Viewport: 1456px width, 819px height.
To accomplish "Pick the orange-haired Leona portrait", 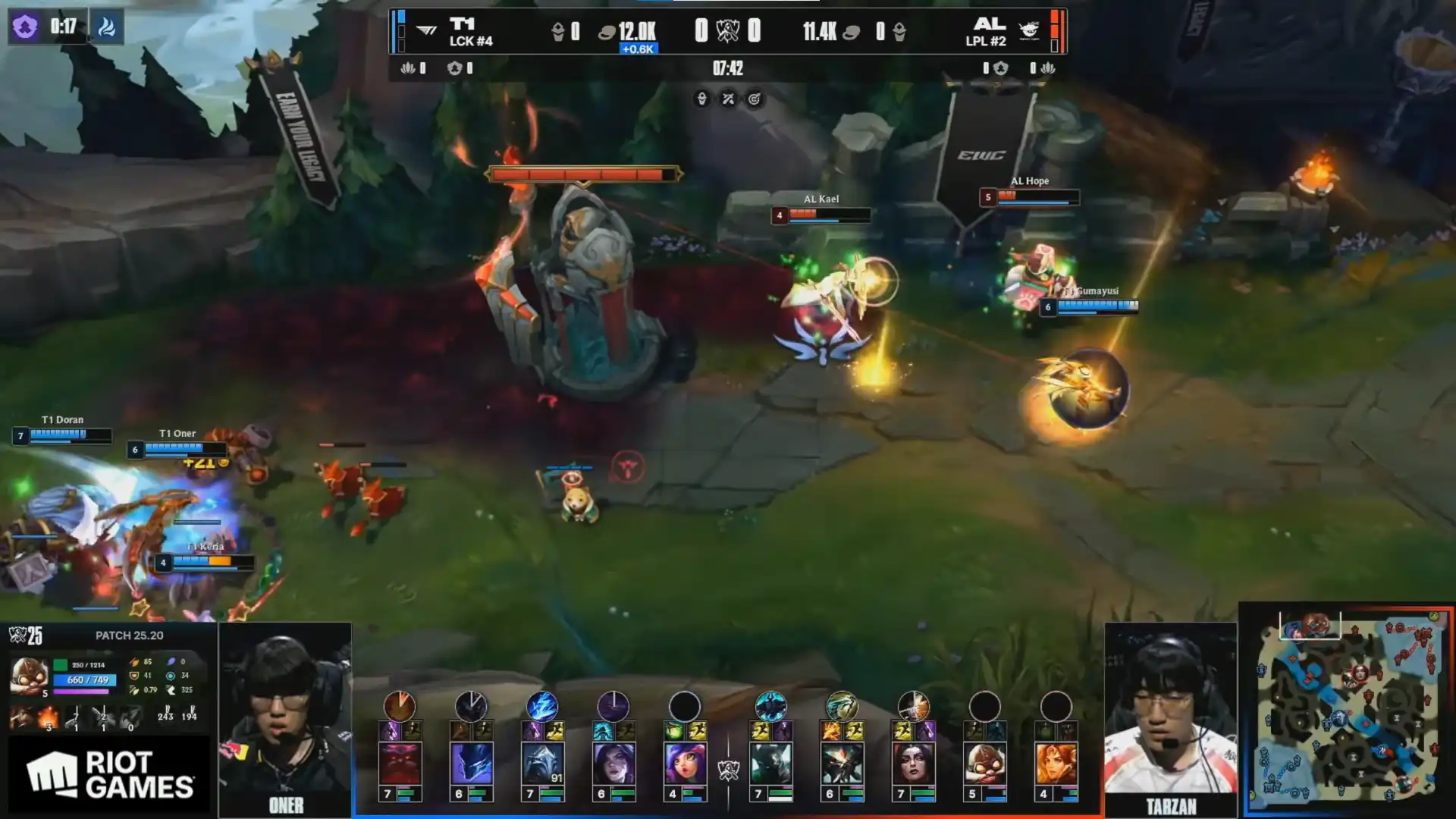I will click(x=1056, y=763).
